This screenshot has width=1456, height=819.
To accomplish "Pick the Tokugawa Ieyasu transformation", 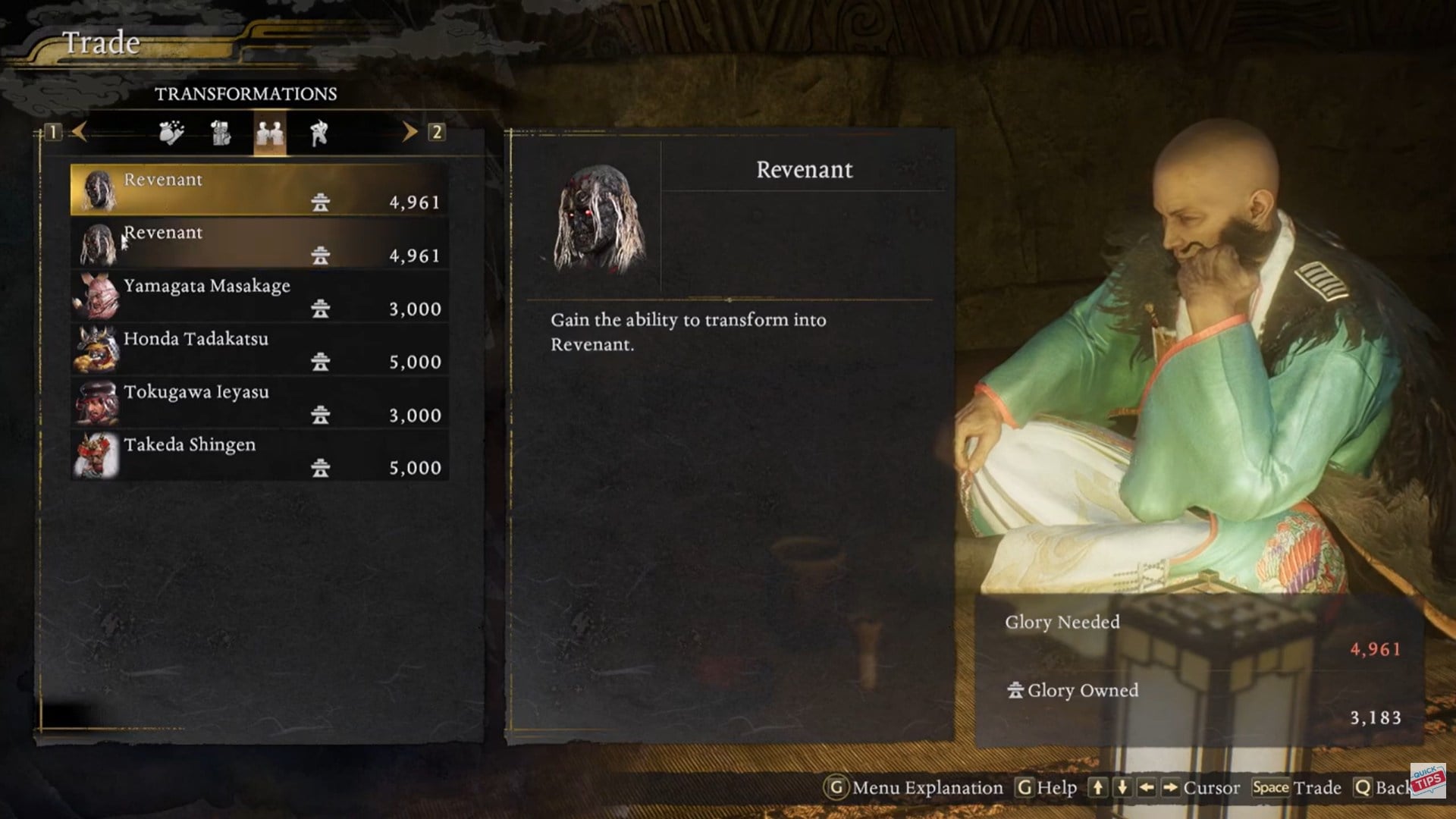I will 259,403.
